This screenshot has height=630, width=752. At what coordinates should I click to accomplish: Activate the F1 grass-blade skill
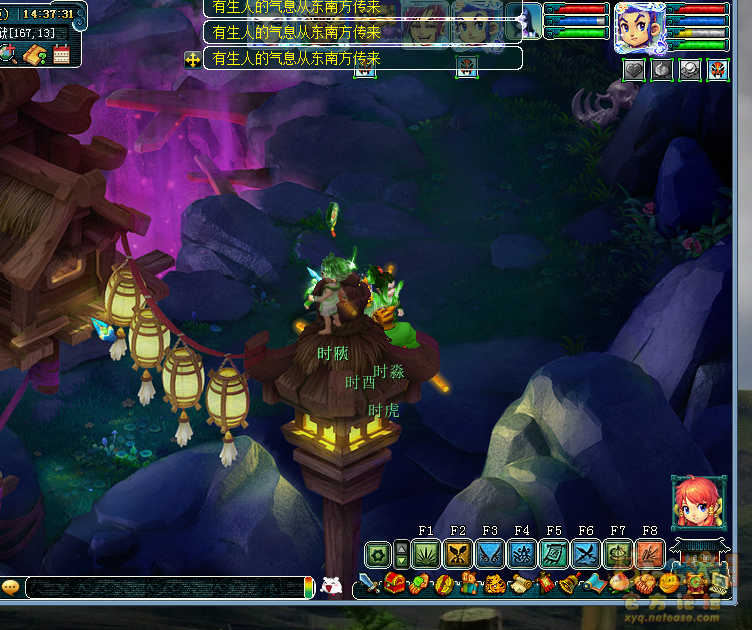click(x=427, y=553)
